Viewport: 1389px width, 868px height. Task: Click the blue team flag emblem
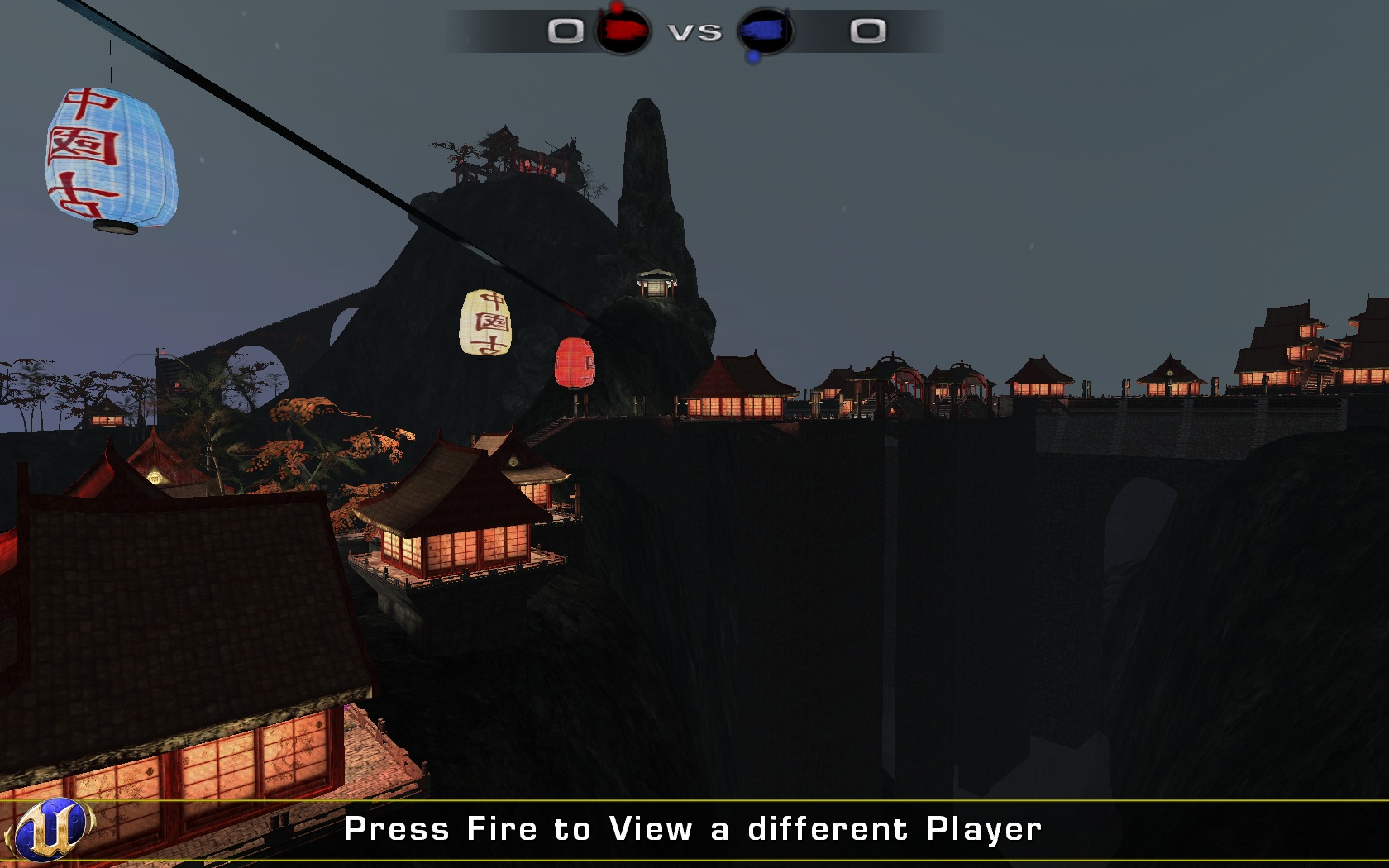(765, 31)
